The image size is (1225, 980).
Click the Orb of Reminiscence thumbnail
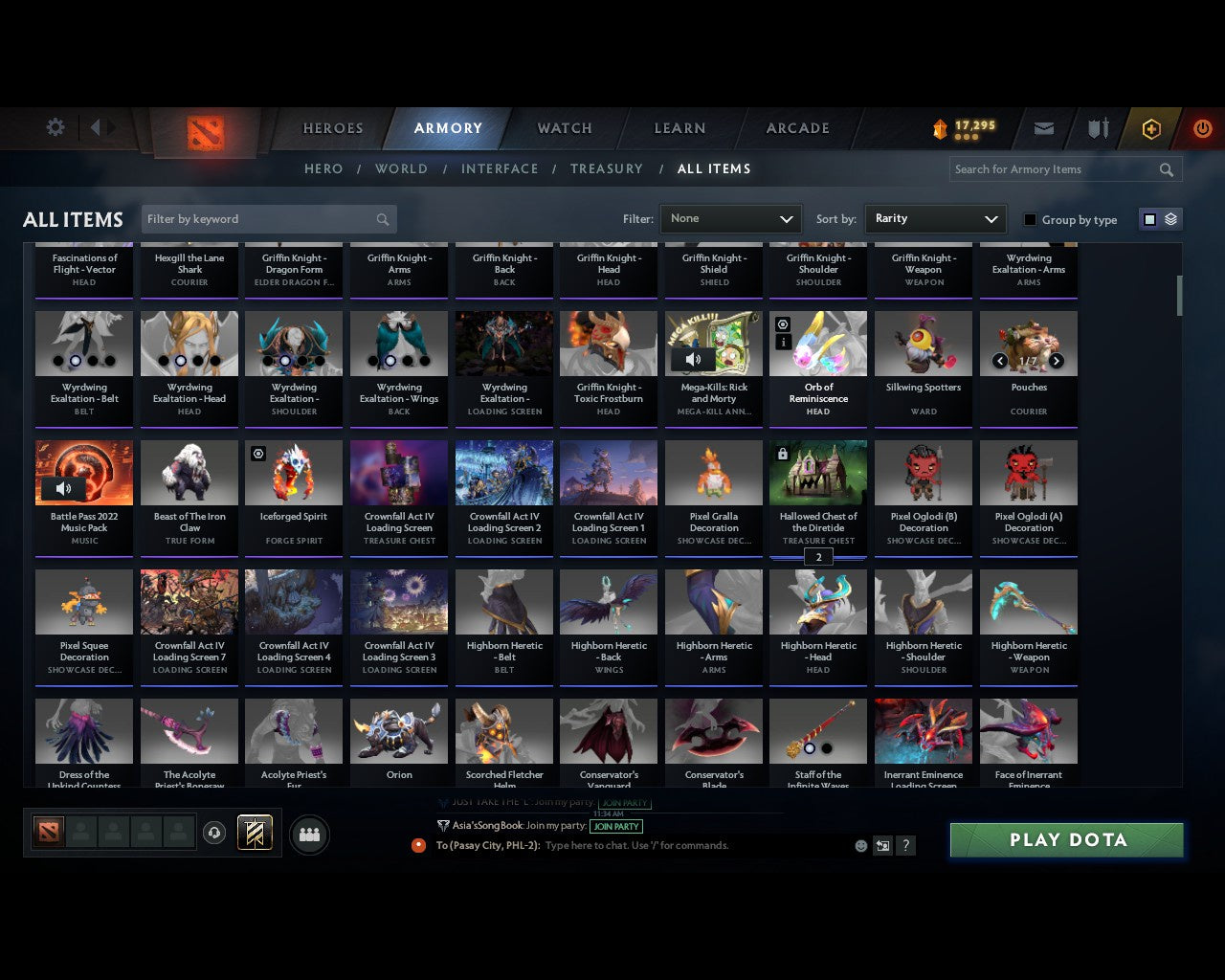(818, 343)
